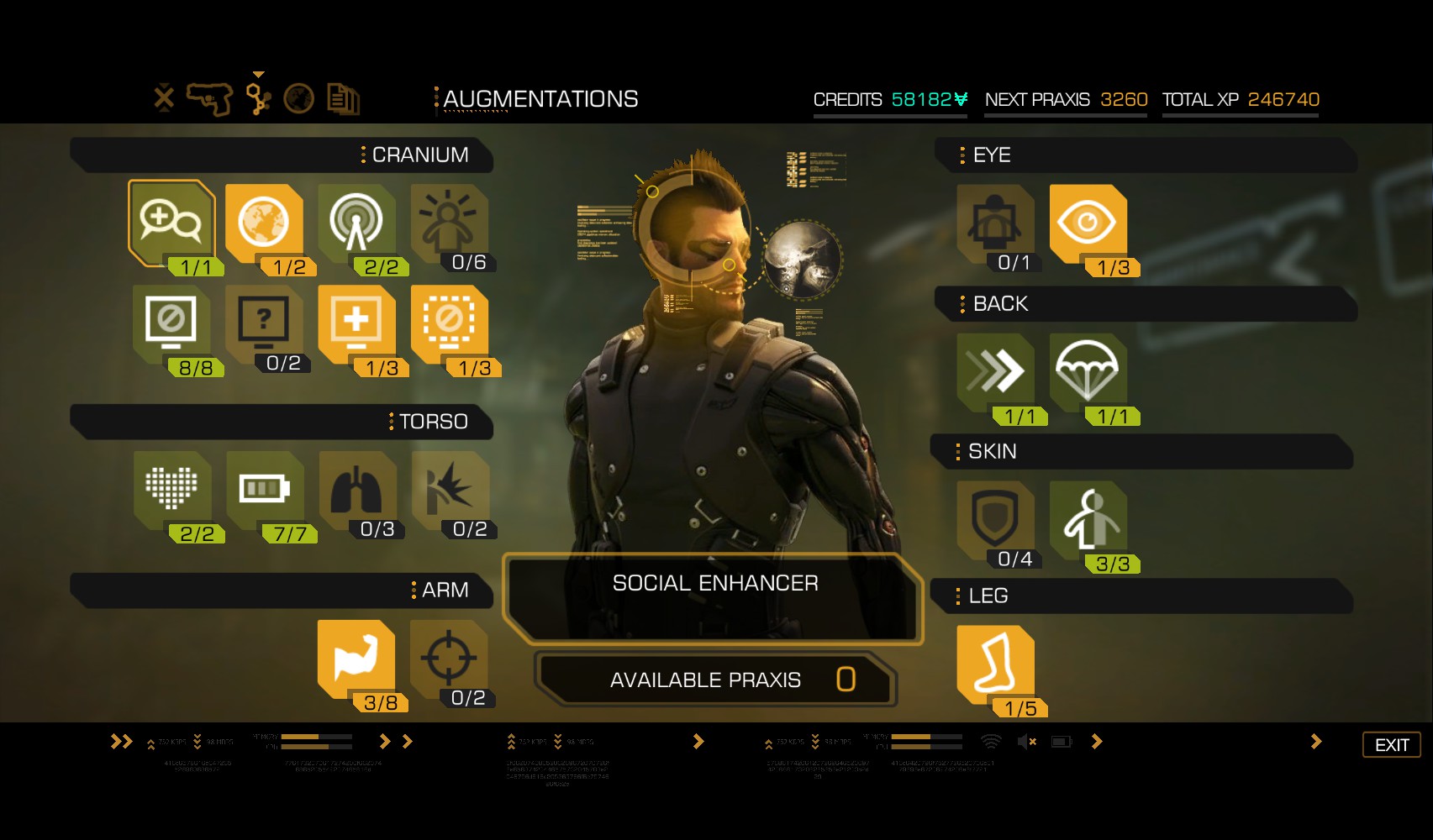
Task: Switch to the documents log tab
Action: pyautogui.click(x=343, y=99)
